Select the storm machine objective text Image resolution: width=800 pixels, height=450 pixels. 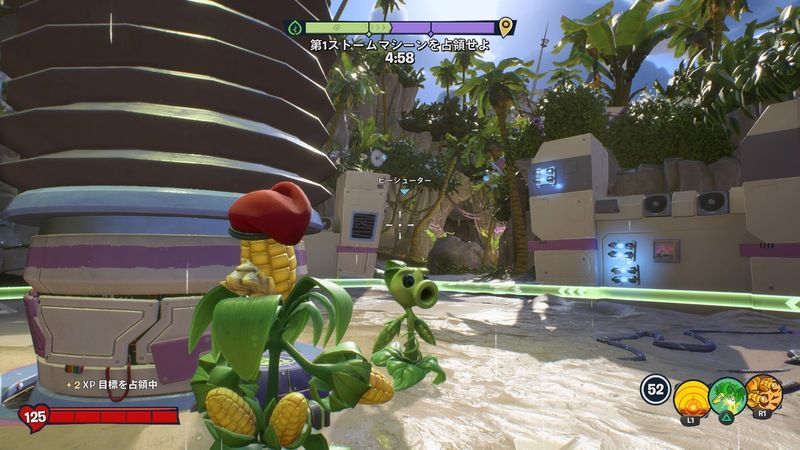[x=400, y=45]
